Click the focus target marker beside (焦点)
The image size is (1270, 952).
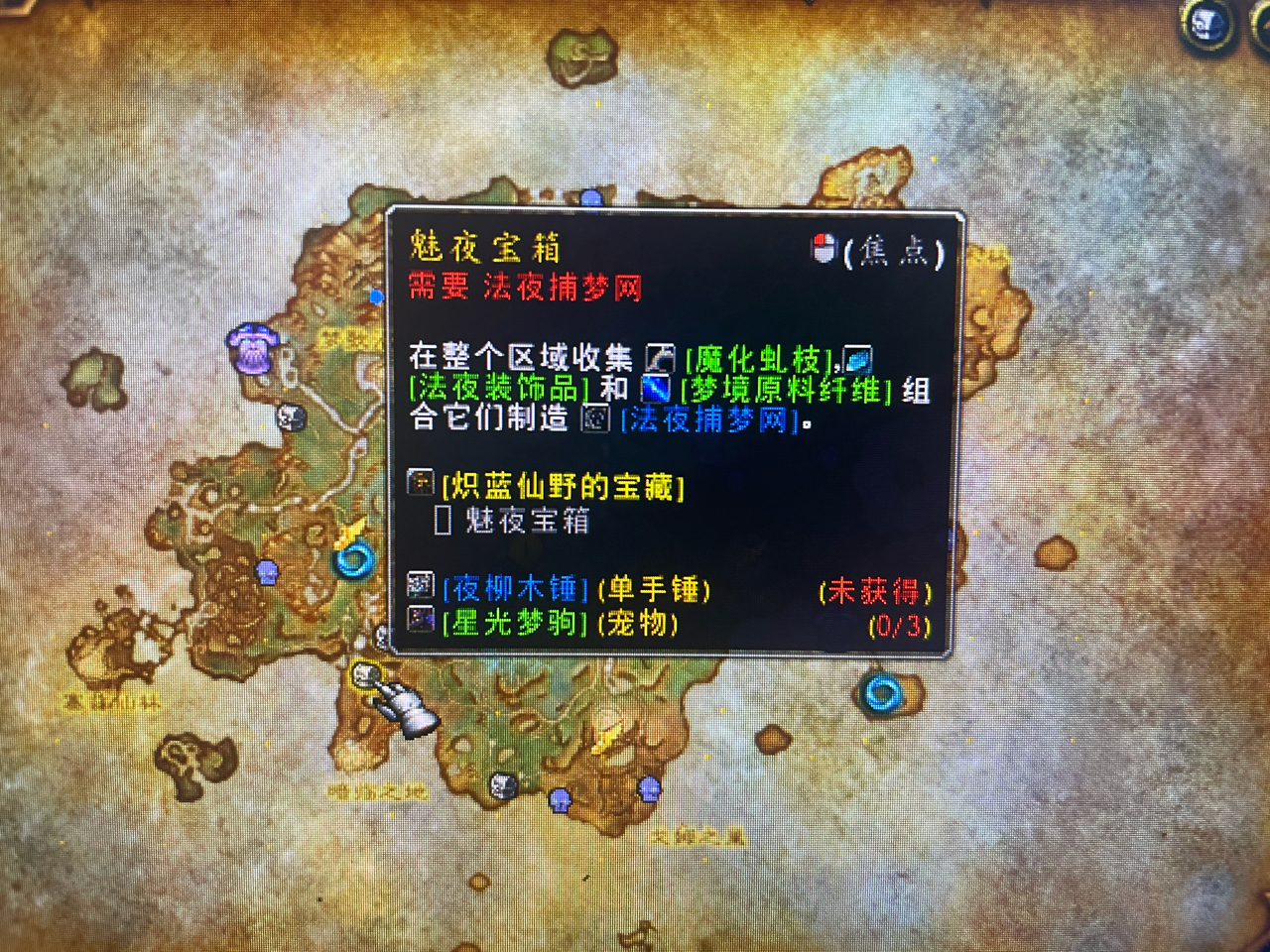[x=823, y=250]
